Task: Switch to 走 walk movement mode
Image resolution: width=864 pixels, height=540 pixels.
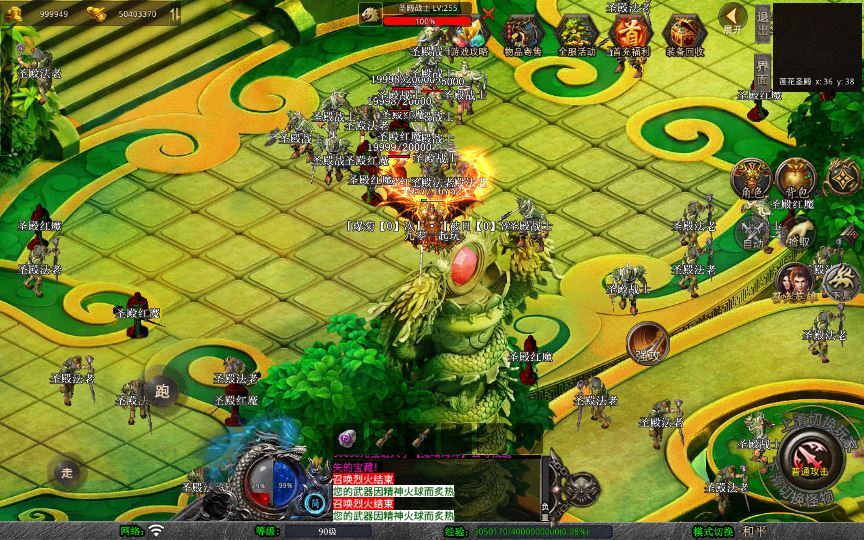Action: click(67, 472)
